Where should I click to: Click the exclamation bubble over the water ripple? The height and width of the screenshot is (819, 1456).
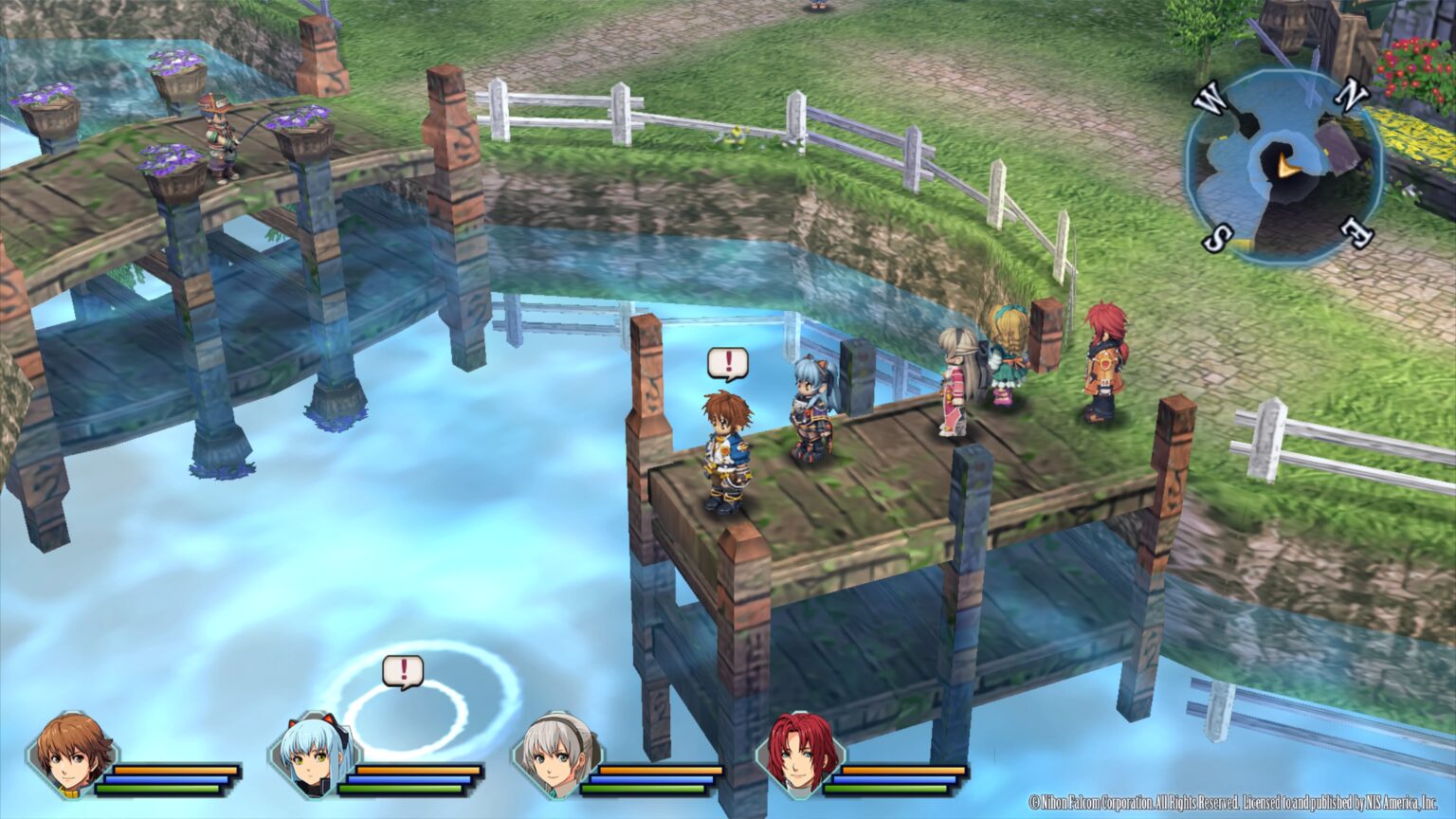click(x=402, y=671)
